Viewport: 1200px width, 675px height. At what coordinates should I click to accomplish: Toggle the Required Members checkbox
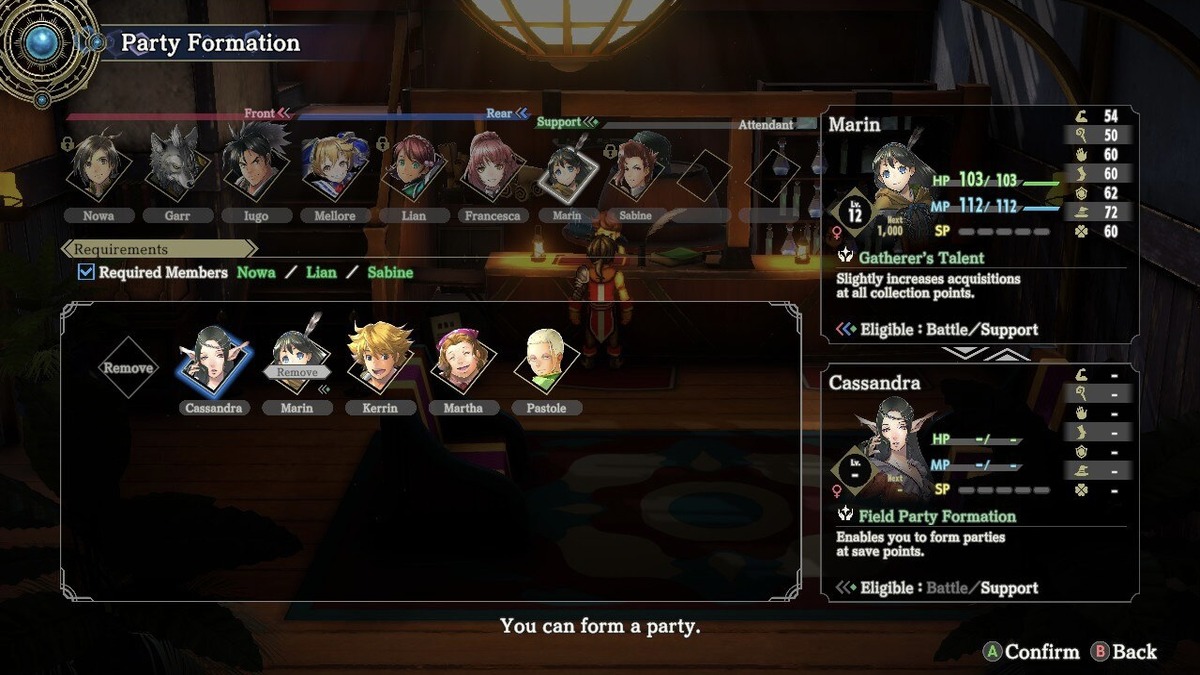[x=86, y=272]
